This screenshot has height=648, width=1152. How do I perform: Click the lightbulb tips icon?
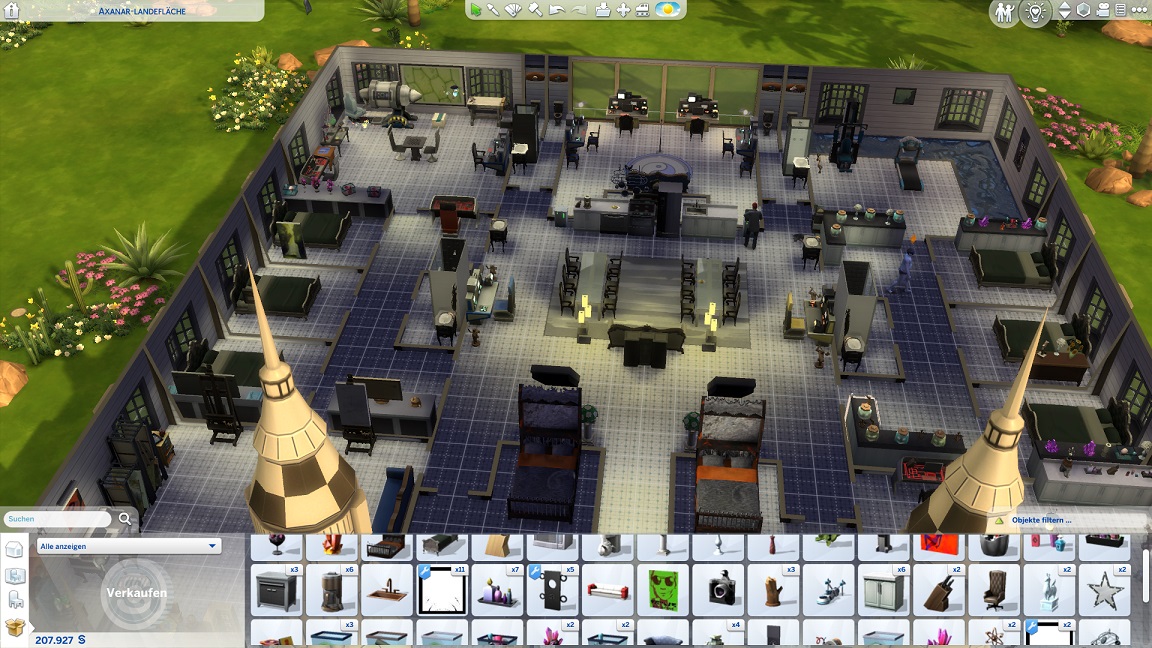(x=1036, y=12)
